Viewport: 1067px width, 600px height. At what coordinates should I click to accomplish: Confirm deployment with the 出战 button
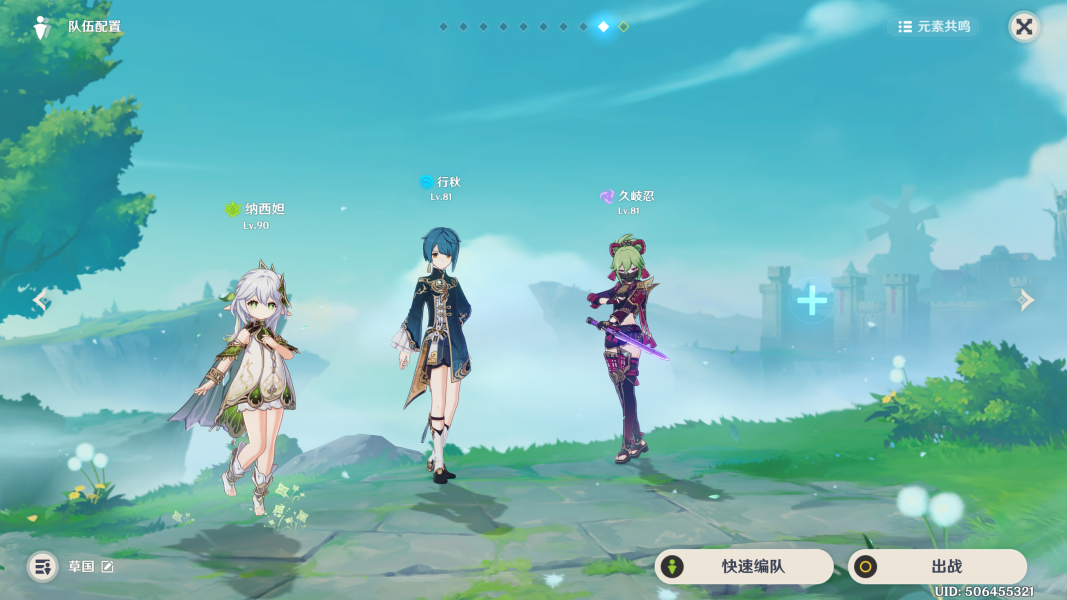coord(936,567)
